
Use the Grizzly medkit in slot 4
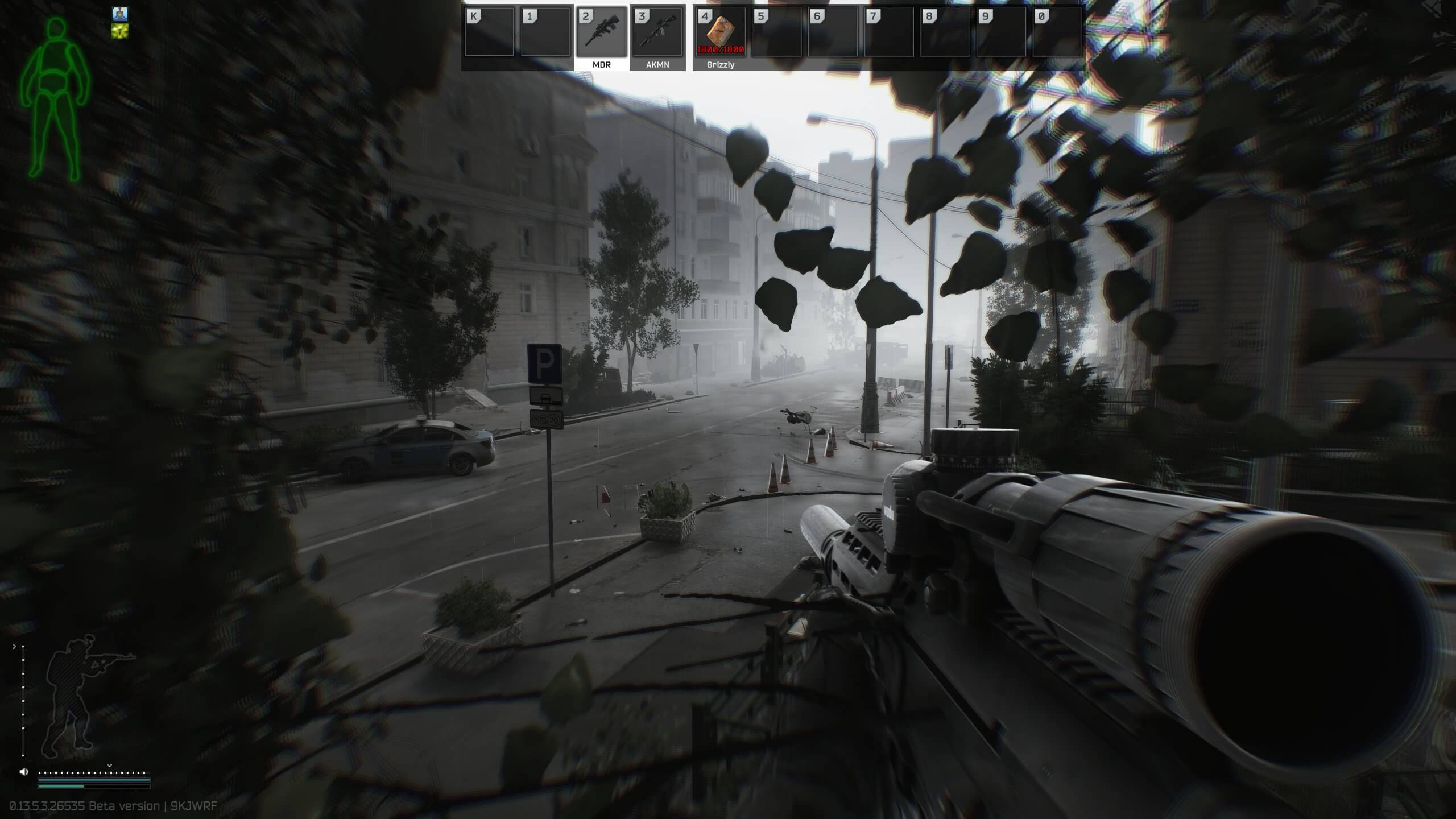click(718, 35)
